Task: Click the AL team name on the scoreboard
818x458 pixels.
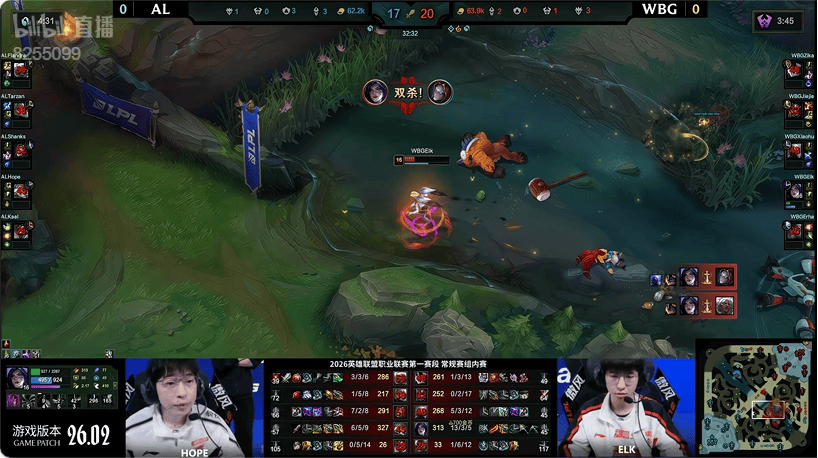Action: point(161,10)
